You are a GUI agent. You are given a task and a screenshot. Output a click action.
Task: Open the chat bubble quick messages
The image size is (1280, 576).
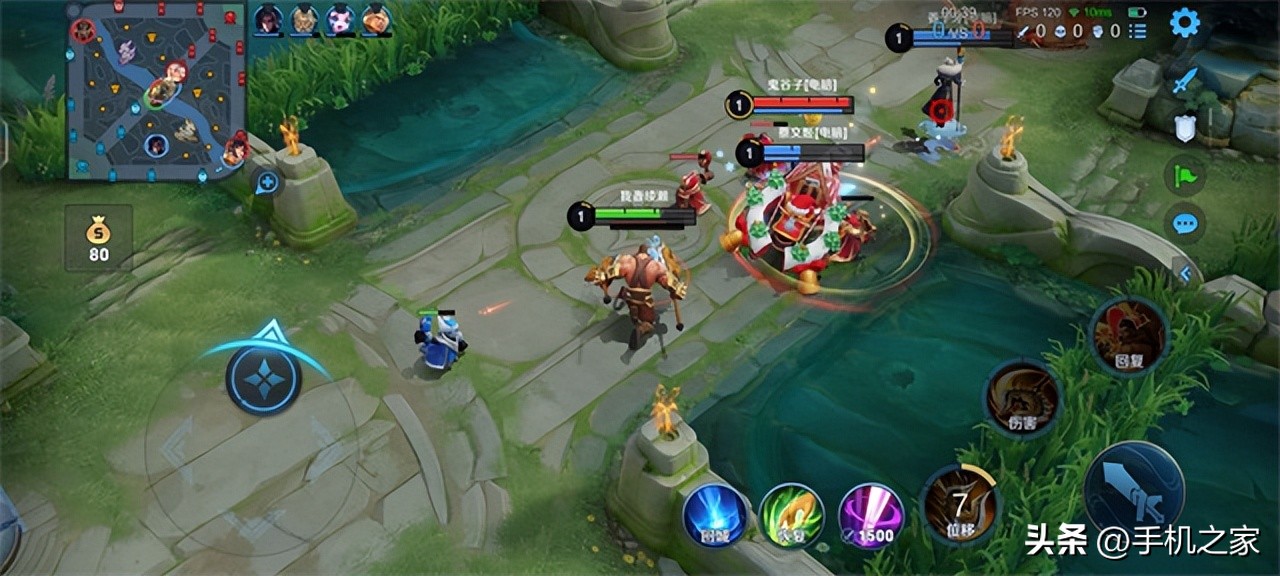tap(1185, 223)
